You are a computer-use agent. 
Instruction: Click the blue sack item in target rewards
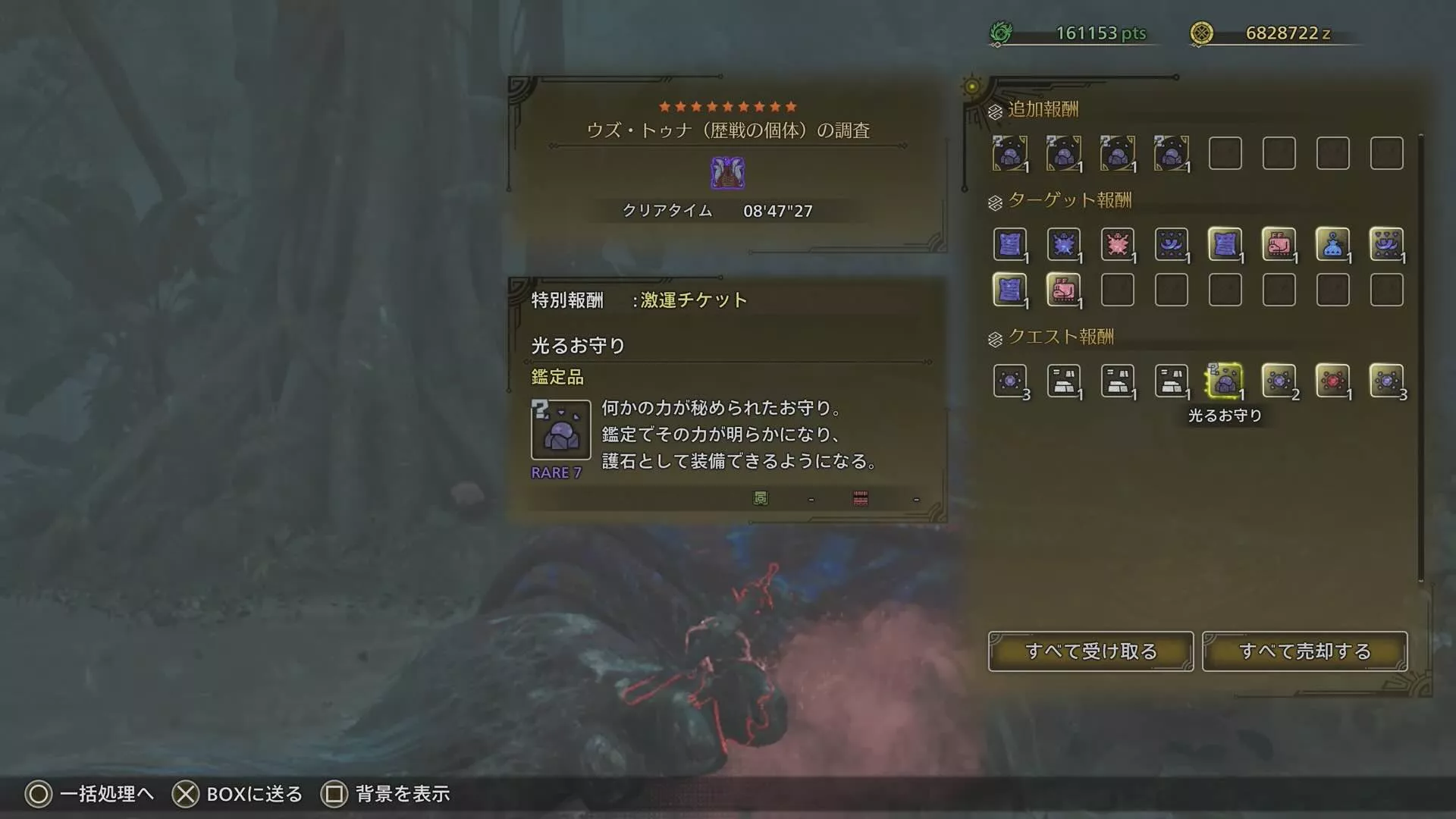tap(1332, 244)
